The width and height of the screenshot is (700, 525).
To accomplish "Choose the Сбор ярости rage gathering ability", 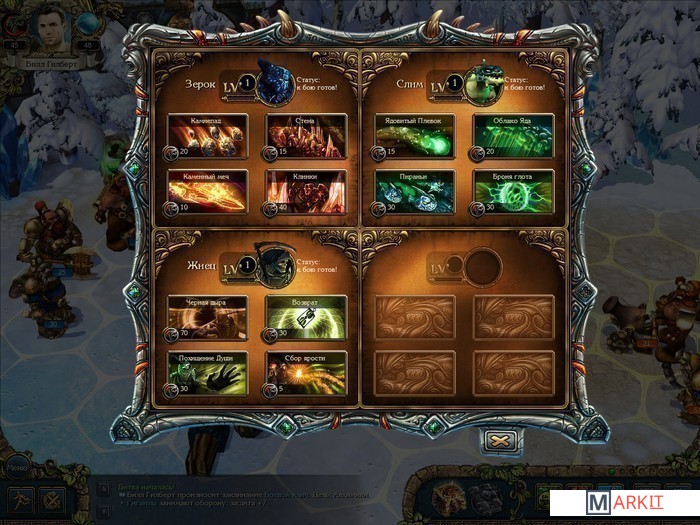I will (305, 372).
